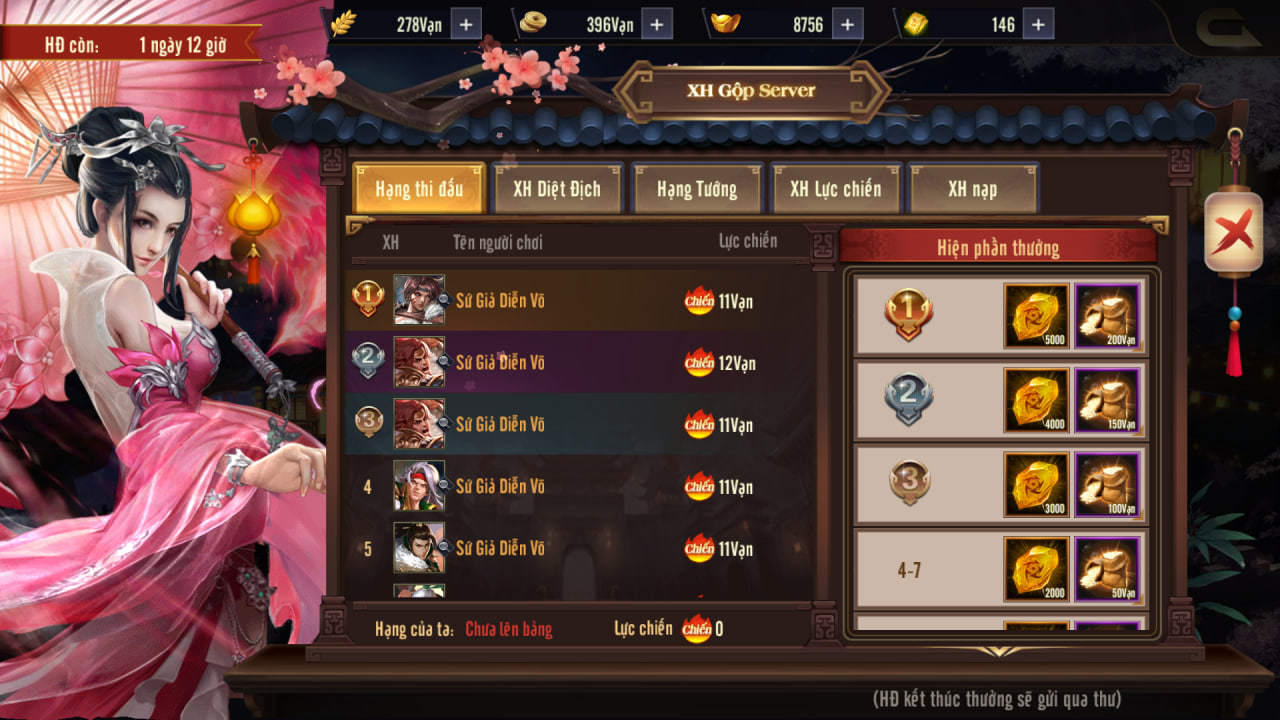Show the XH Lực chiến ranking tab
Screen dimensions: 1280x720
coord(836,189)
